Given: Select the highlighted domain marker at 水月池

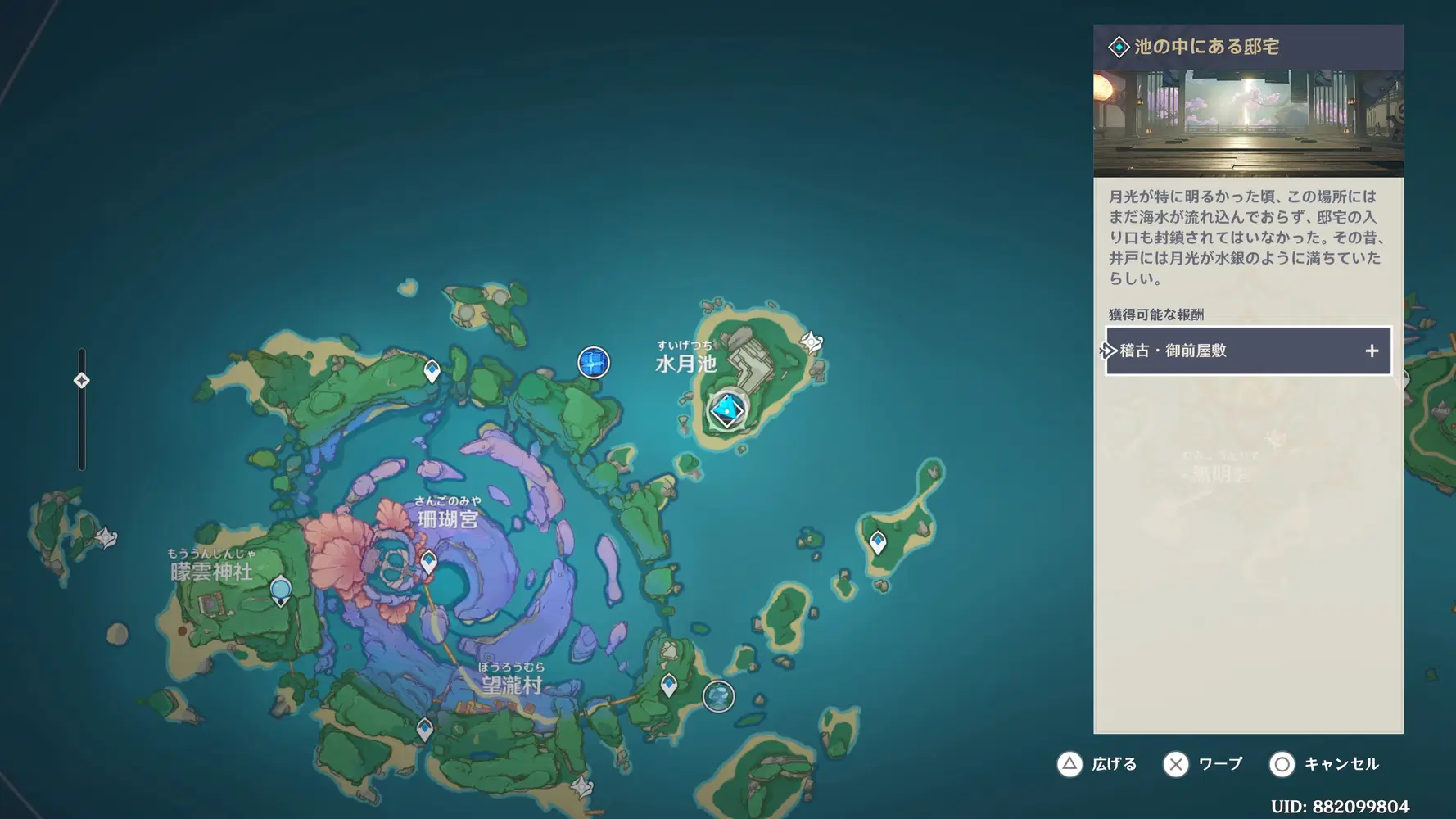Looking at the screenshot, I should [x=726, y=409].
